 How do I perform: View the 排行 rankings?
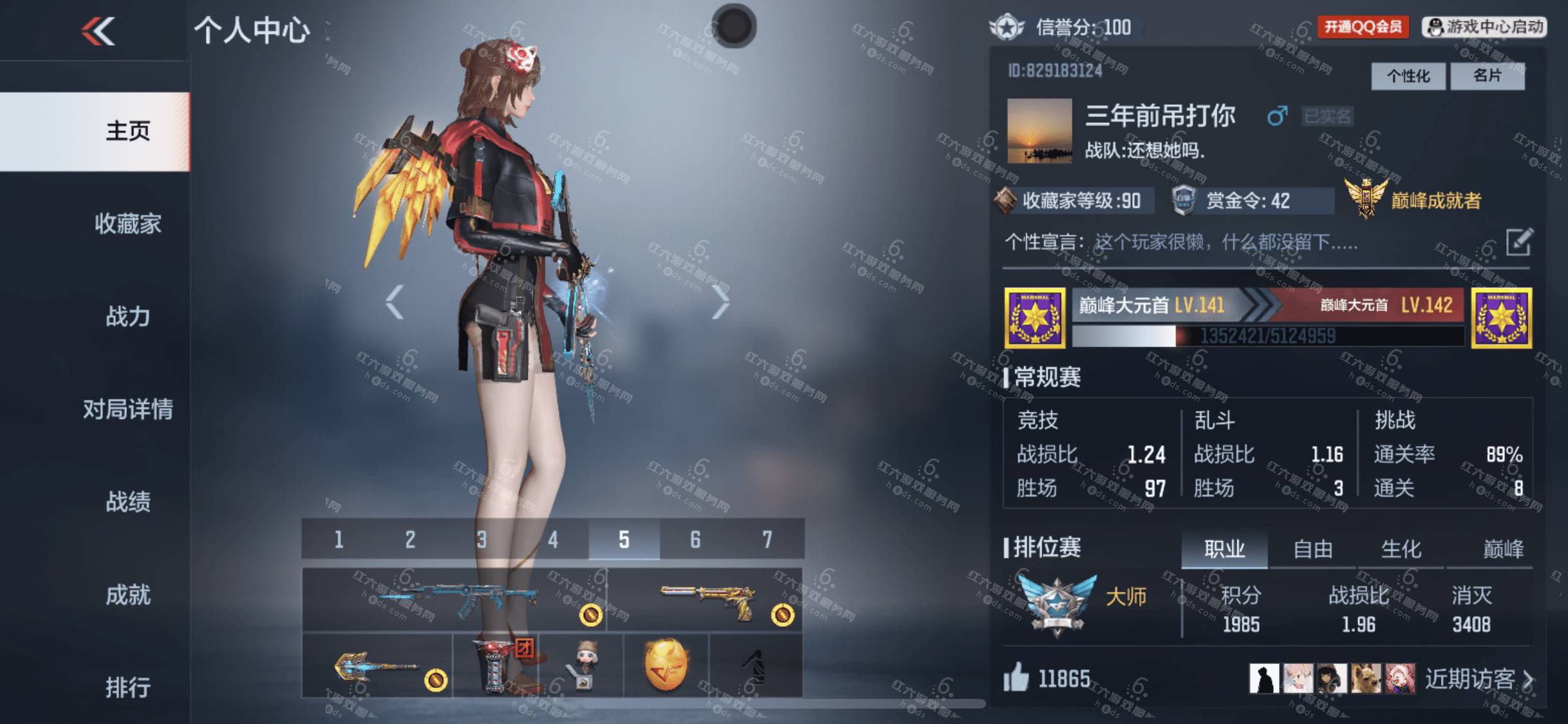click(127, 687)
